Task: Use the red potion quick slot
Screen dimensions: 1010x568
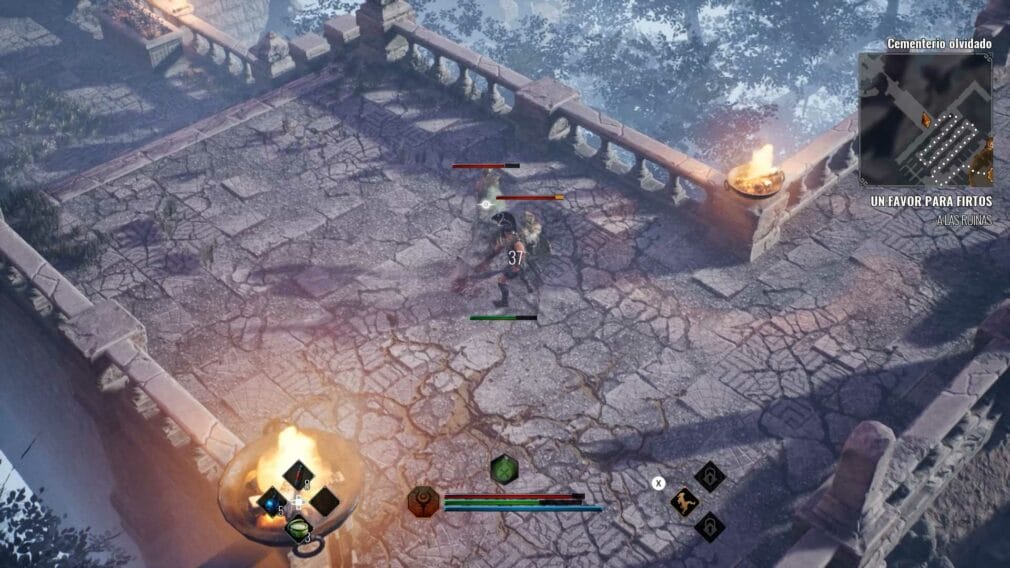Action: [x=298, y=474]
